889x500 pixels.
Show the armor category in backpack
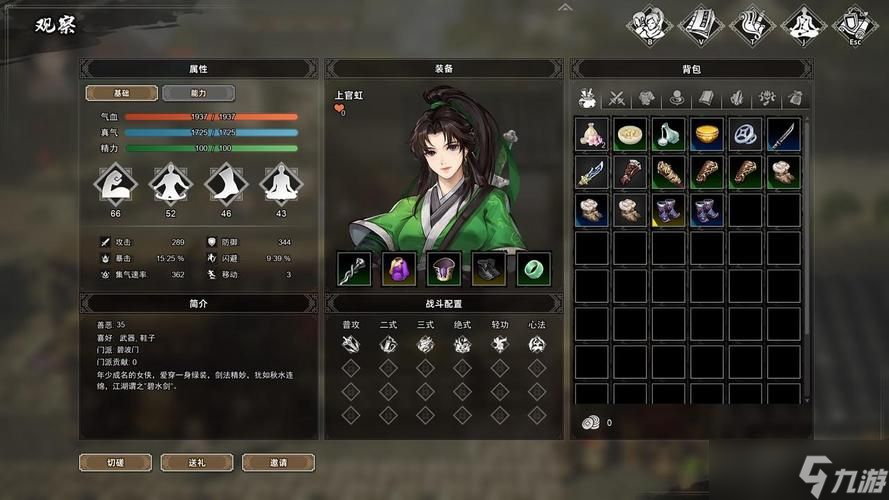coord(646,97)
